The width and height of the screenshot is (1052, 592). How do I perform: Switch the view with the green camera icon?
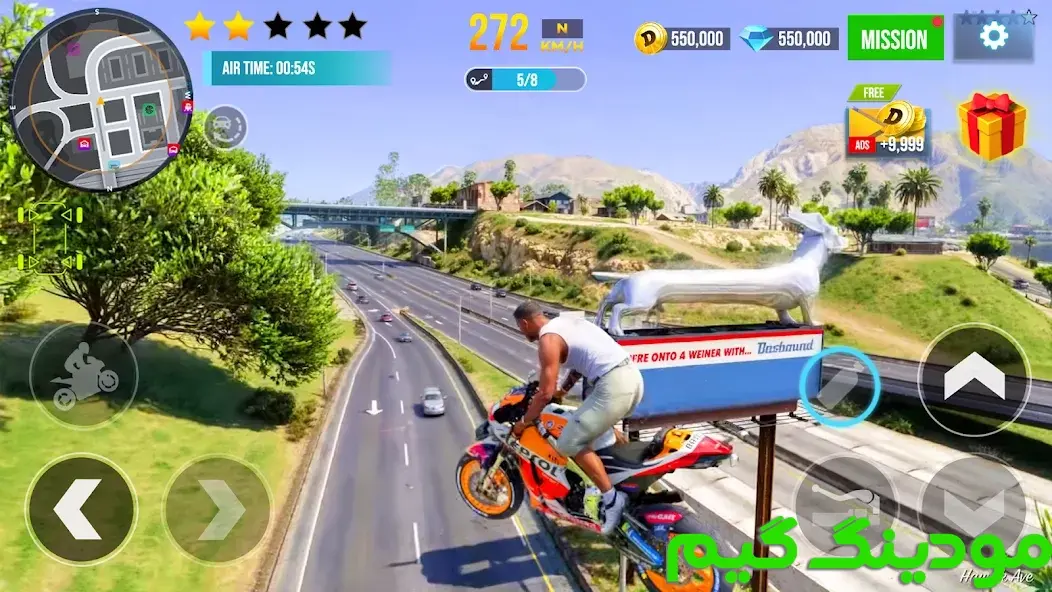pyautogui.click(x=49, y=240)
